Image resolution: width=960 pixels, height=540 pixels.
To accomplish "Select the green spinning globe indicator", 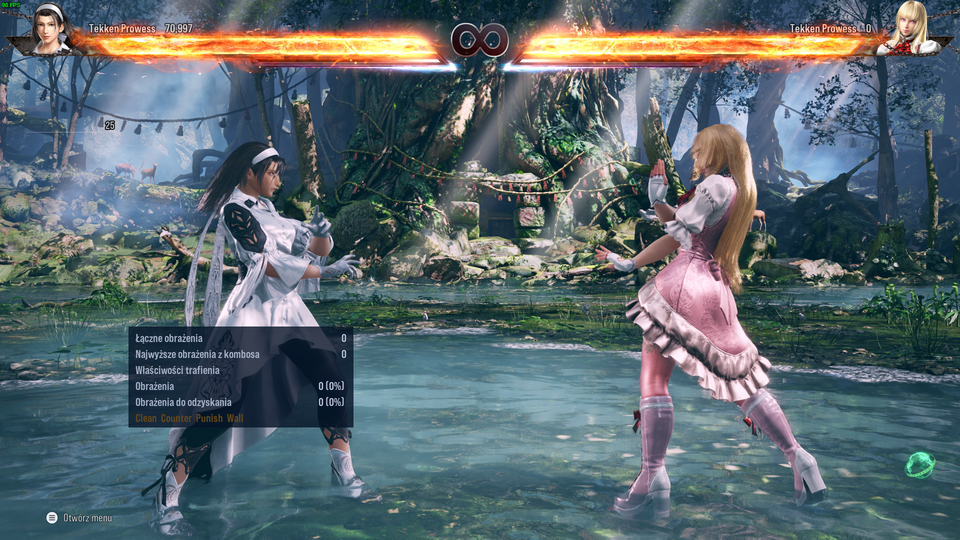I will (920, 464).
